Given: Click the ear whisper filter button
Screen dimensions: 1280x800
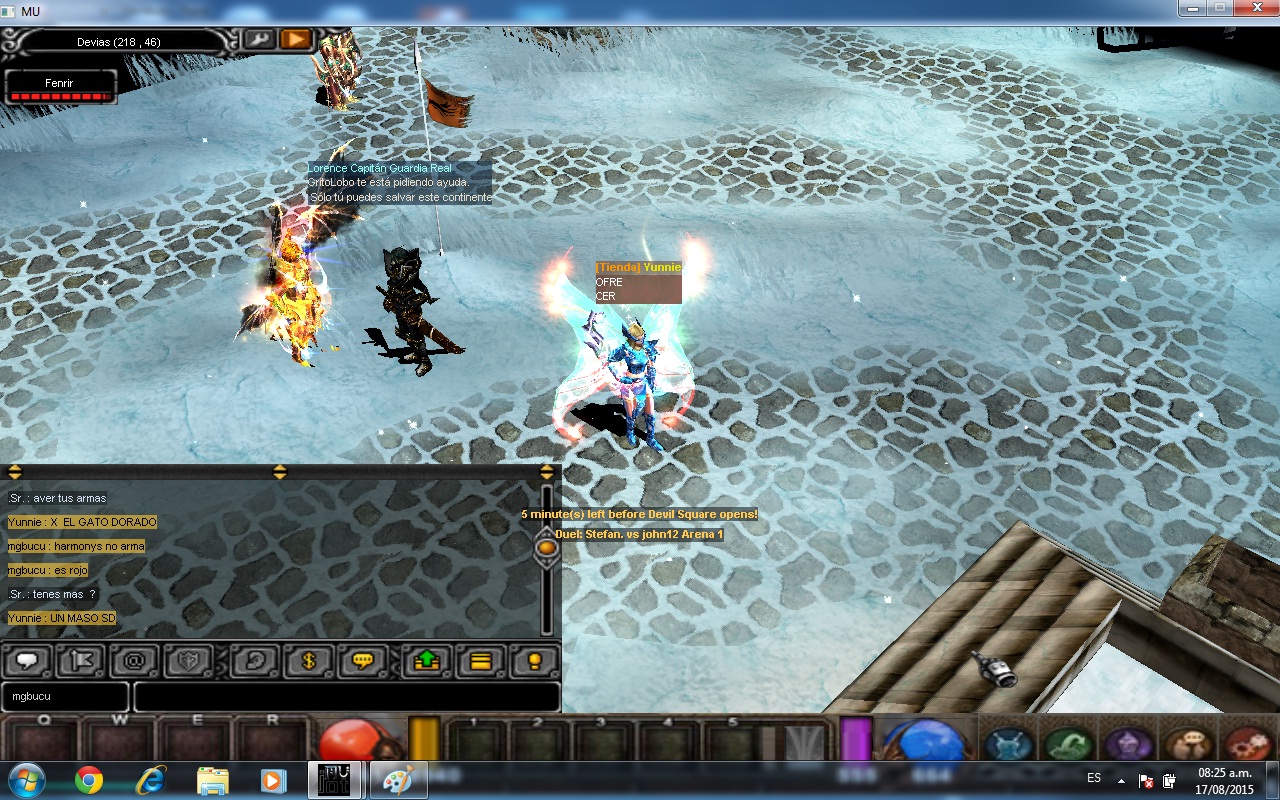Looking at the screenshot, I should 255,661.
